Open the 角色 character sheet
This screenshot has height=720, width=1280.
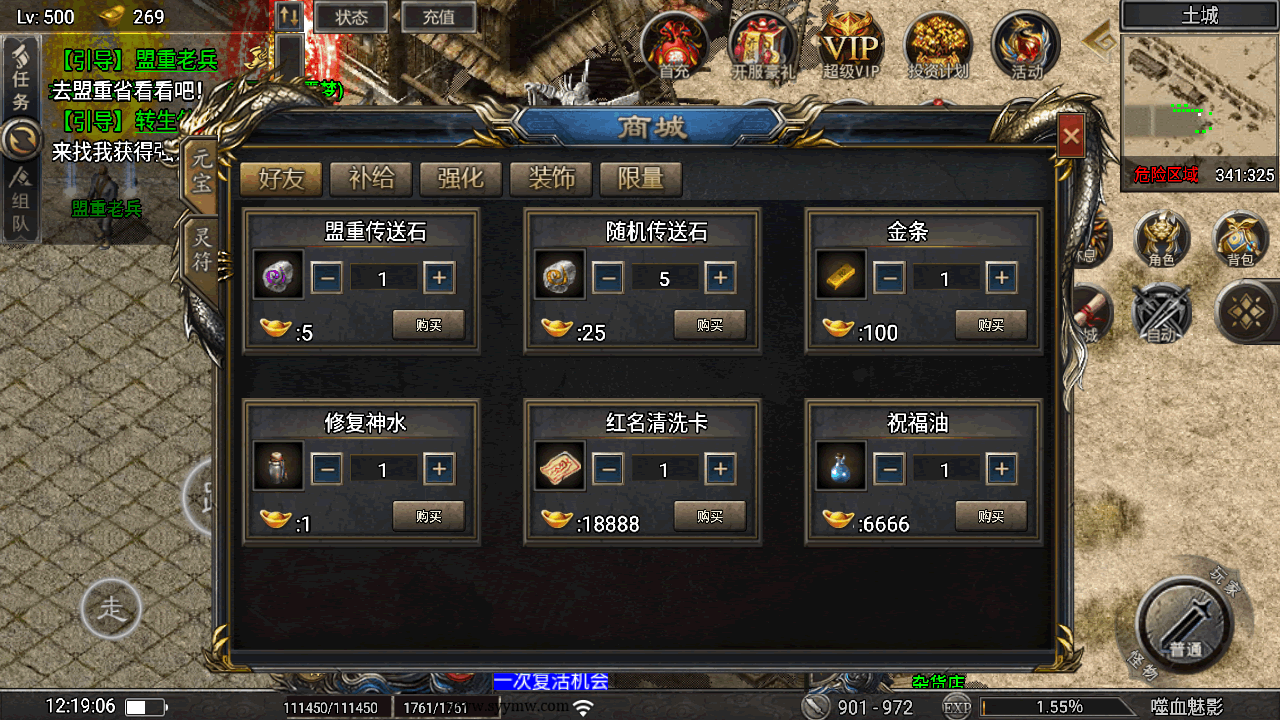[1161, 239]
